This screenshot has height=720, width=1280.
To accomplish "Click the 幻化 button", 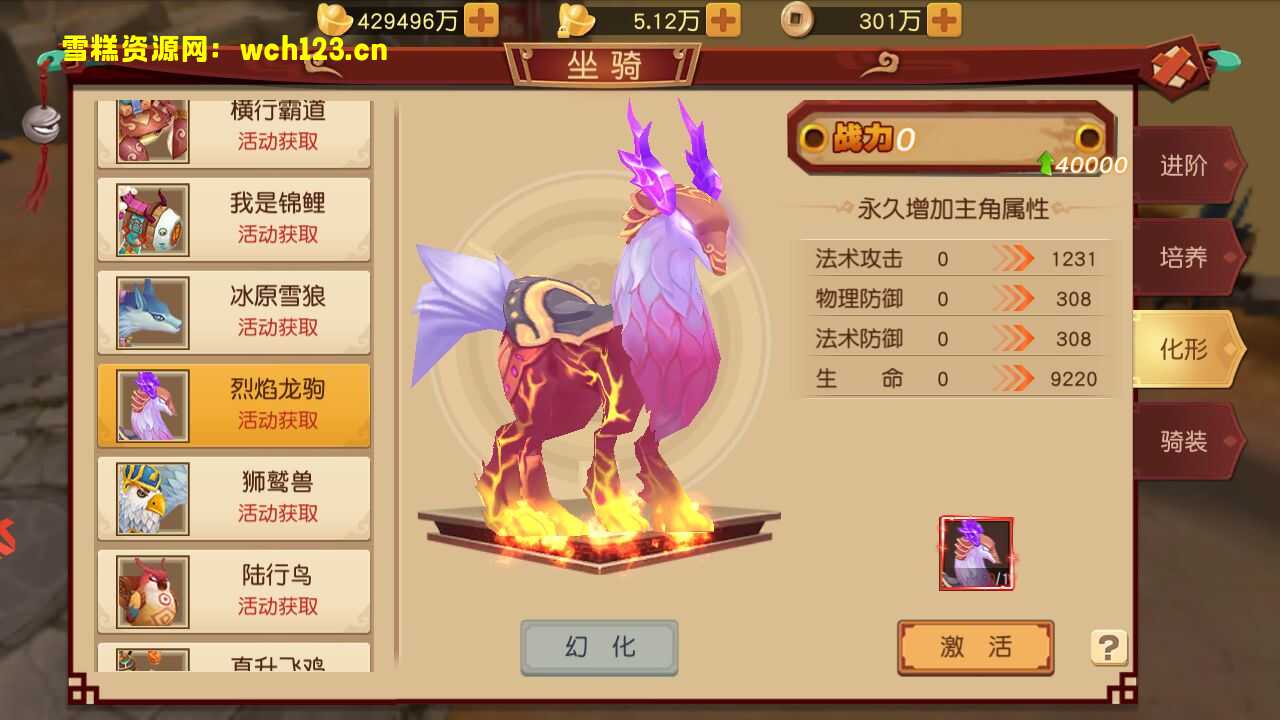I will click(x=599, y=646).
